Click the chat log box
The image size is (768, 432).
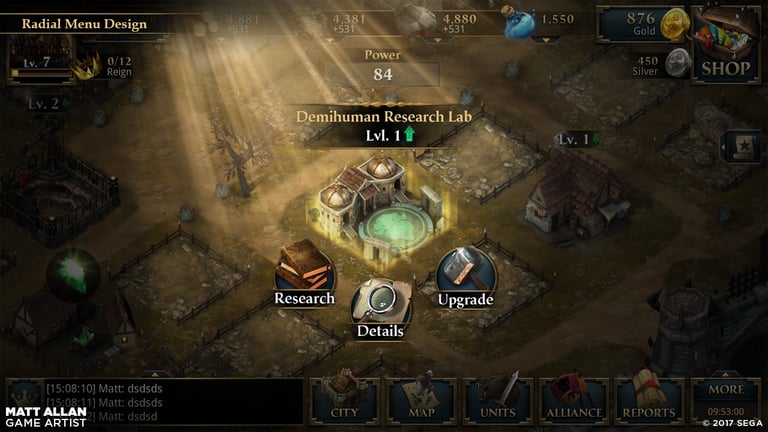pos(152,400)
